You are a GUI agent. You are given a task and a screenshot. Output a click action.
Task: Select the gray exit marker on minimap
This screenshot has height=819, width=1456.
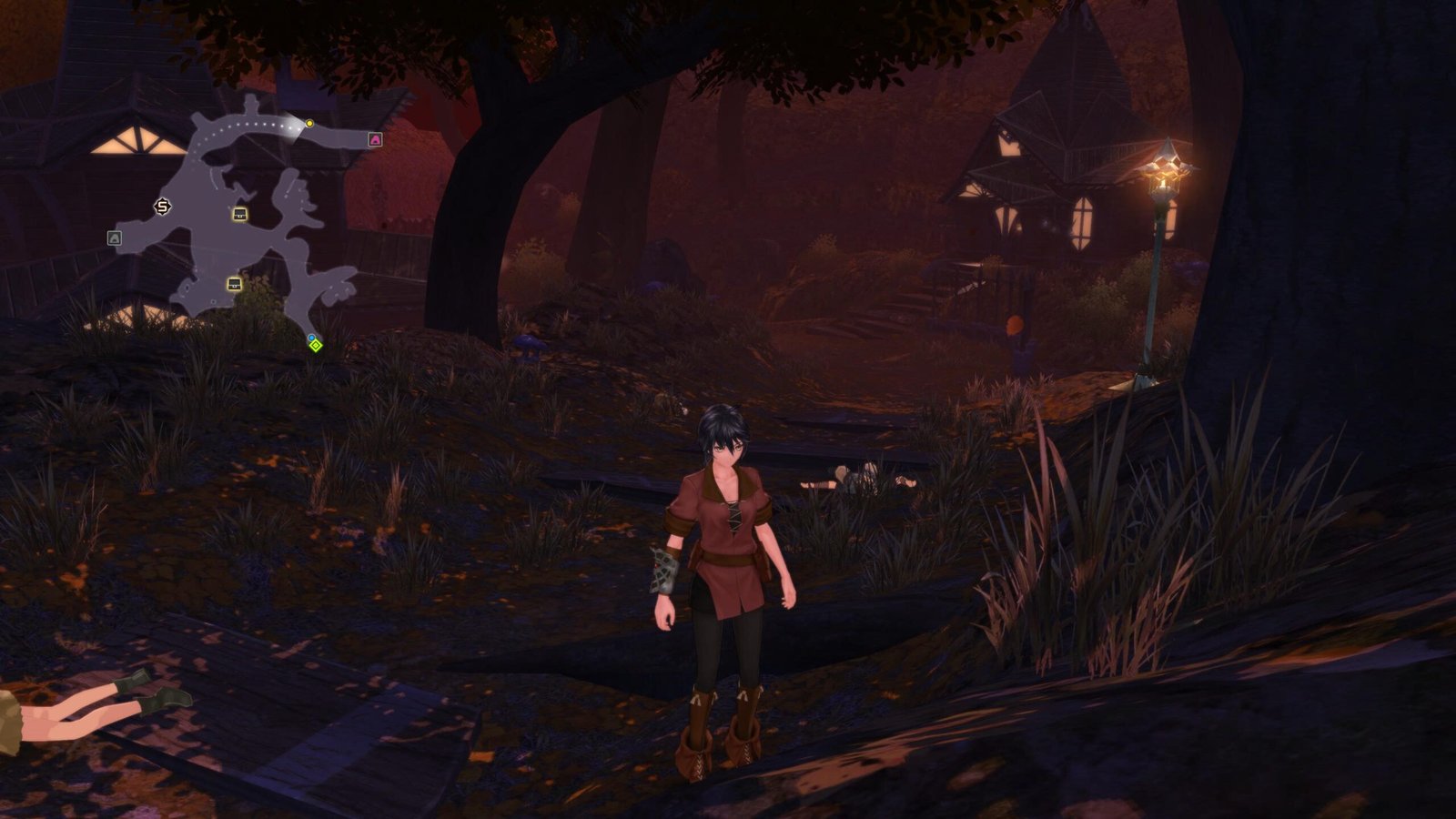click(x=115, y=238)
